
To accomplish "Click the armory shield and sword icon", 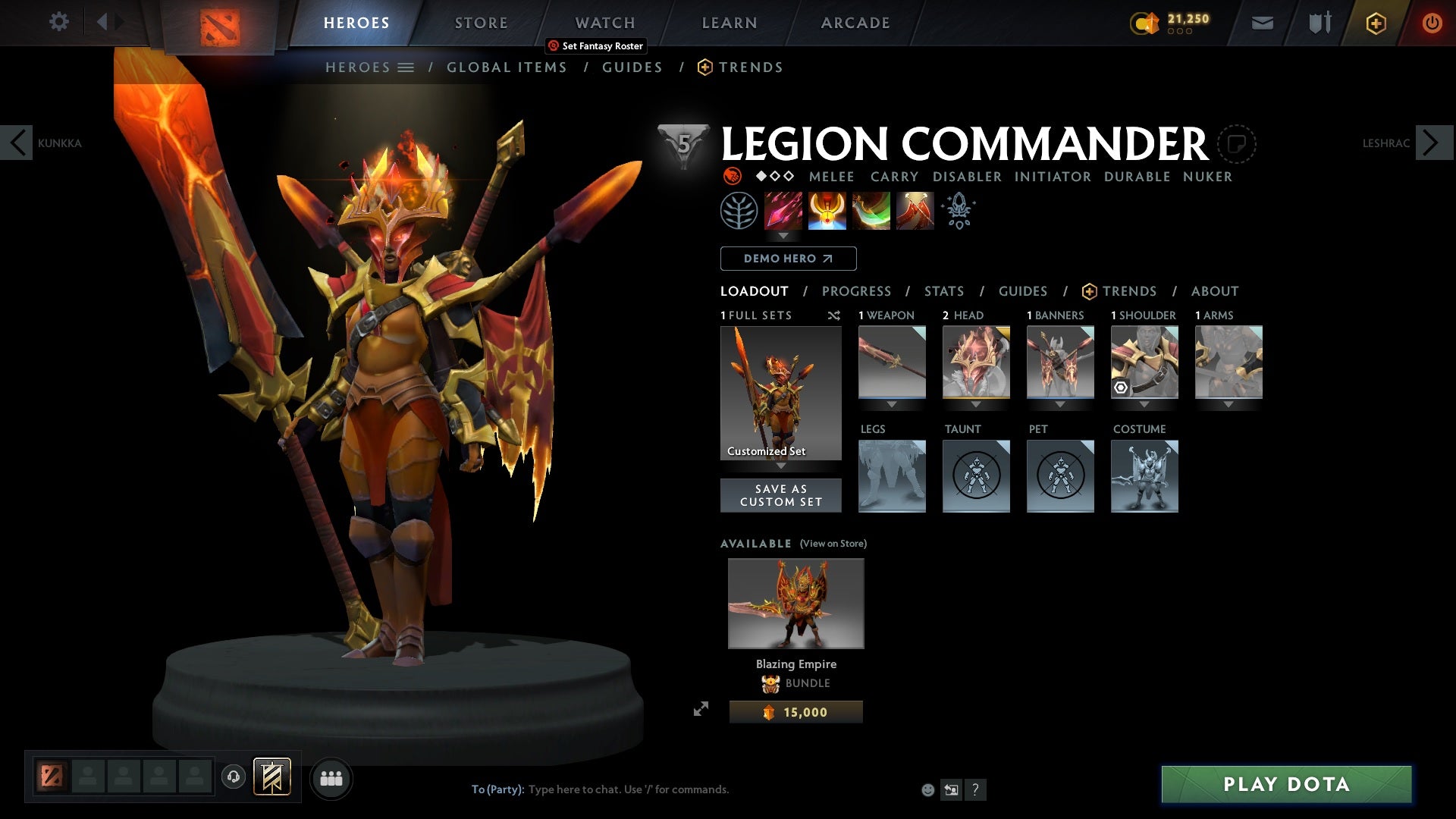I will coord(1318,22).
